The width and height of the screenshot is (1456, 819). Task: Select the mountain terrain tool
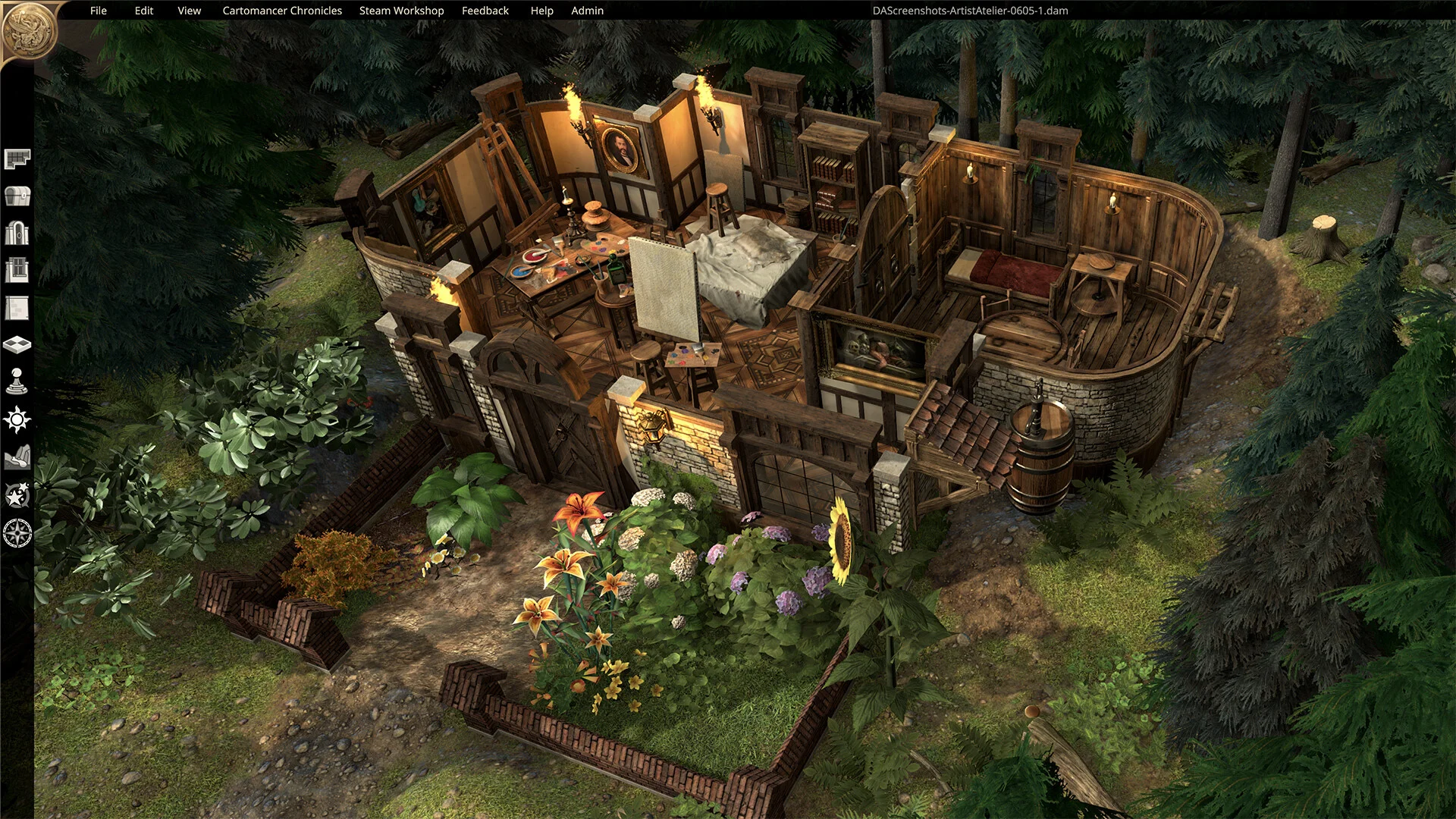(x=17, y=457)
